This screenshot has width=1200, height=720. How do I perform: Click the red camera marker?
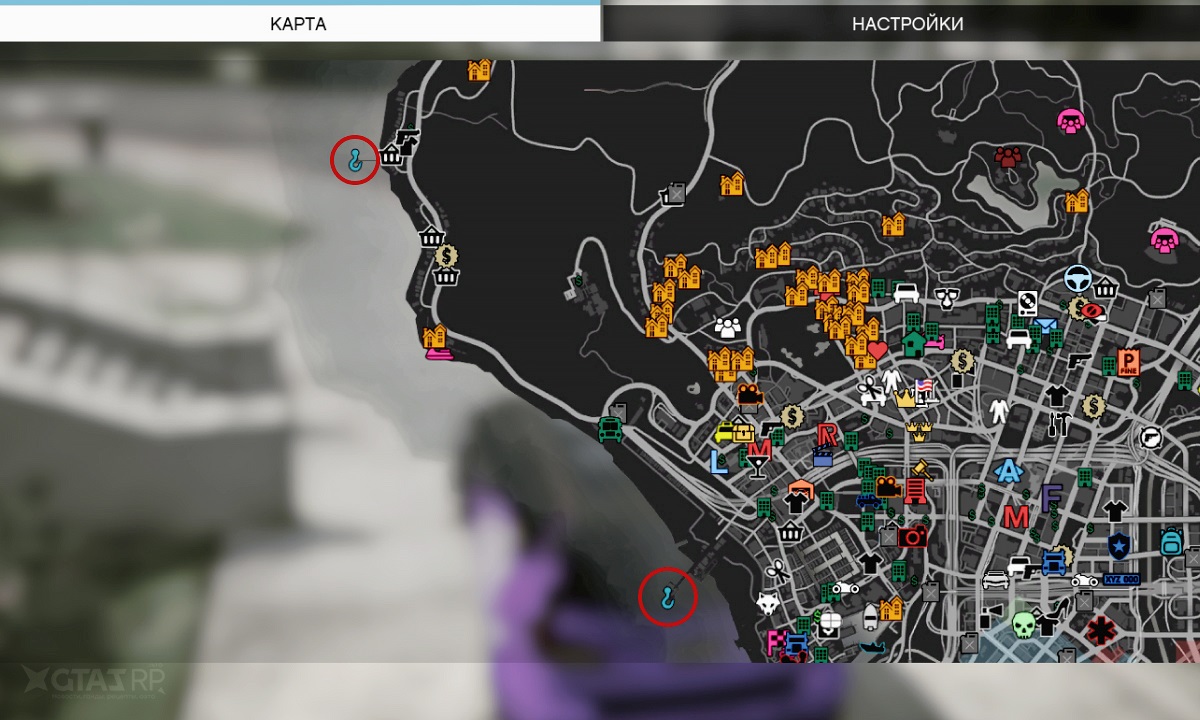tap(912, 536)
